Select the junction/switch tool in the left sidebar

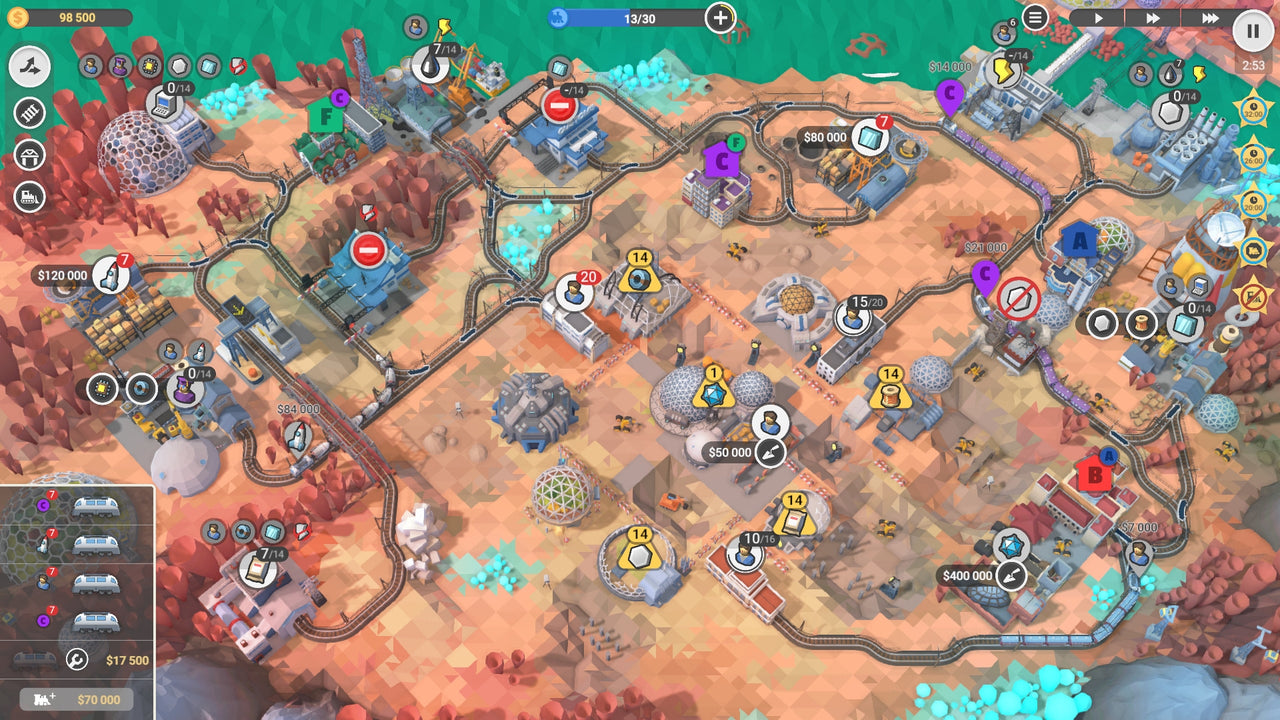pos(28,70)
